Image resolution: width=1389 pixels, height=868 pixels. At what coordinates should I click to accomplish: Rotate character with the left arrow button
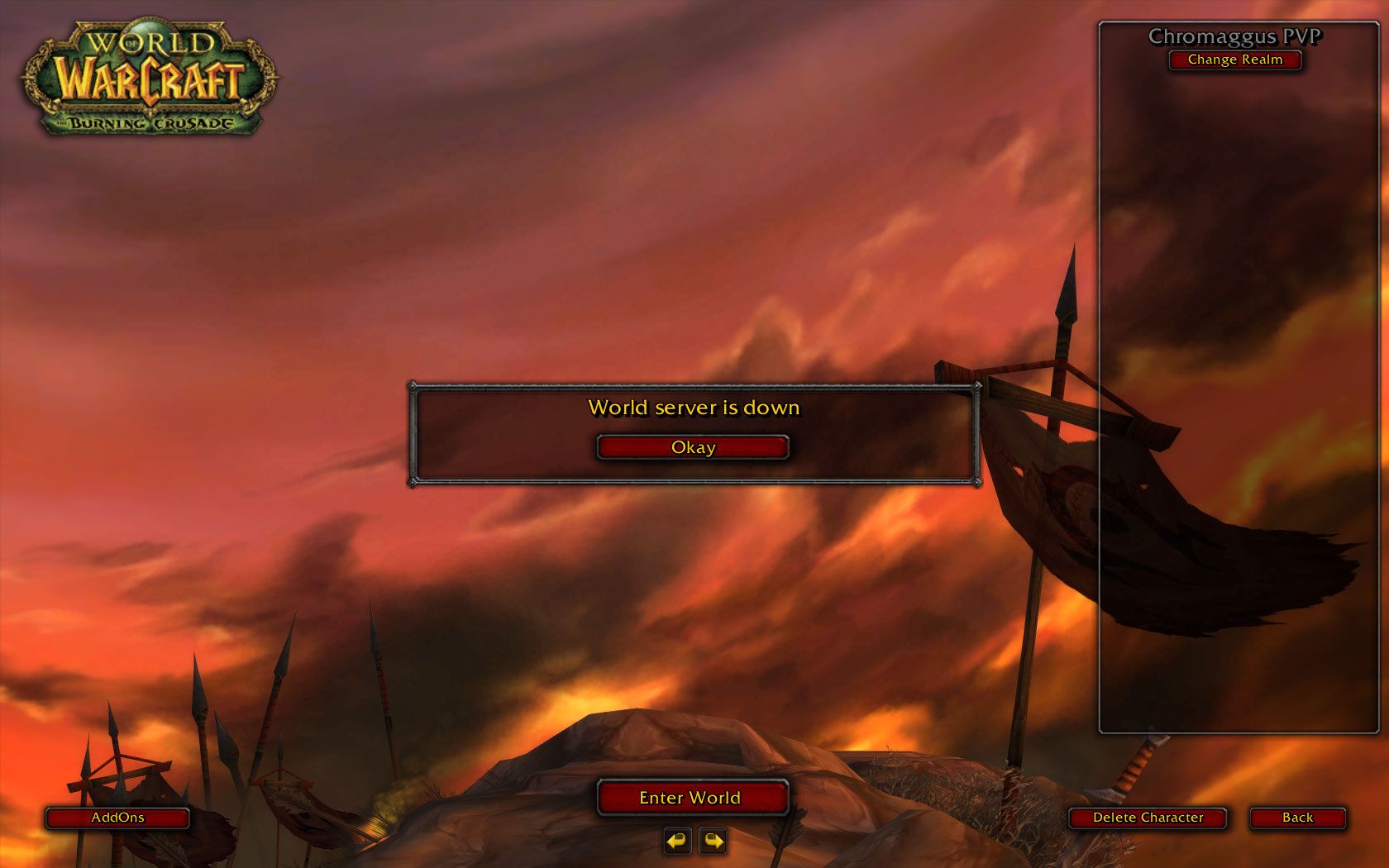677,842
